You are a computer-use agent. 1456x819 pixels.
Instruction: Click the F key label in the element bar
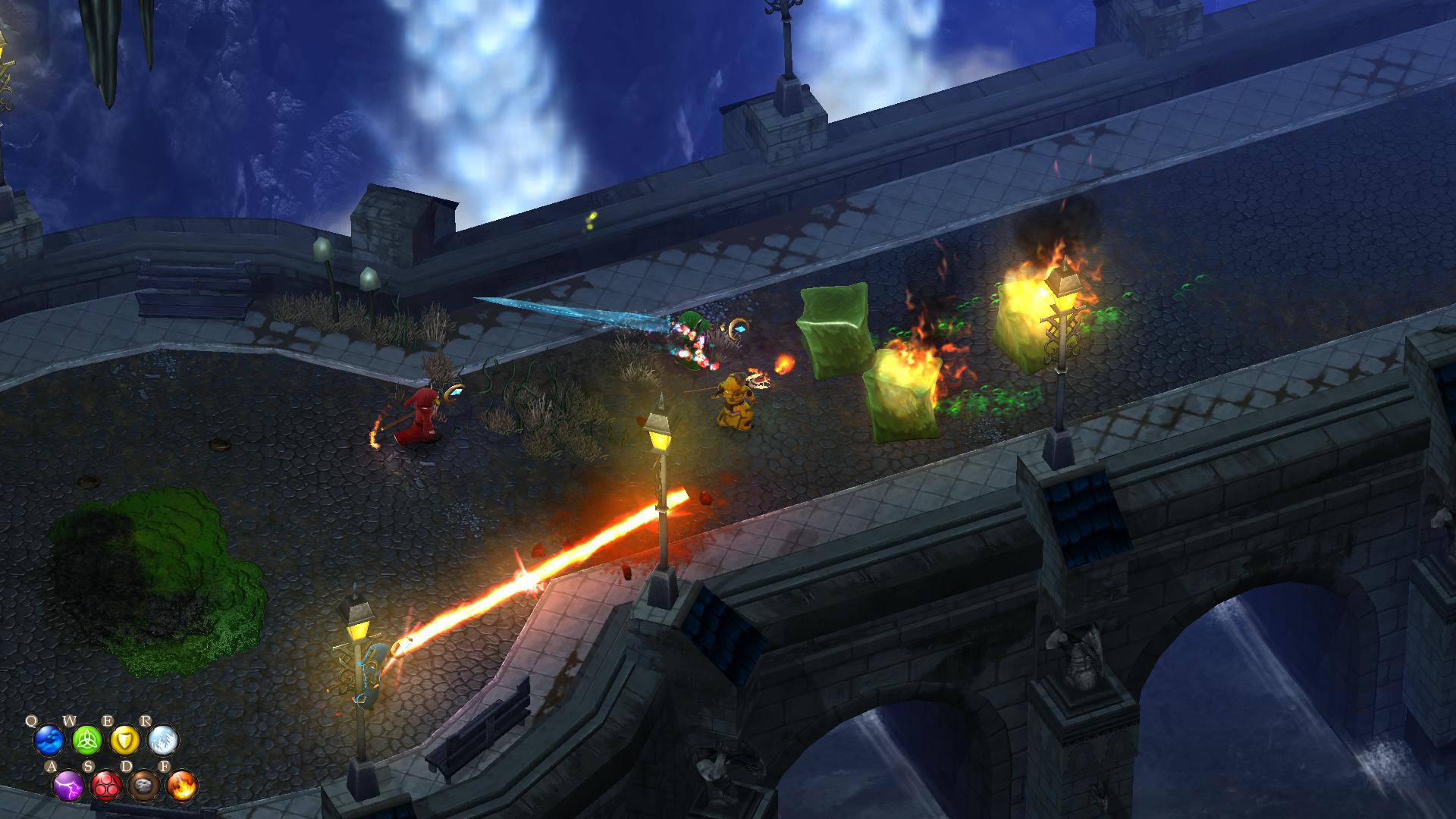tap(165, 766)
